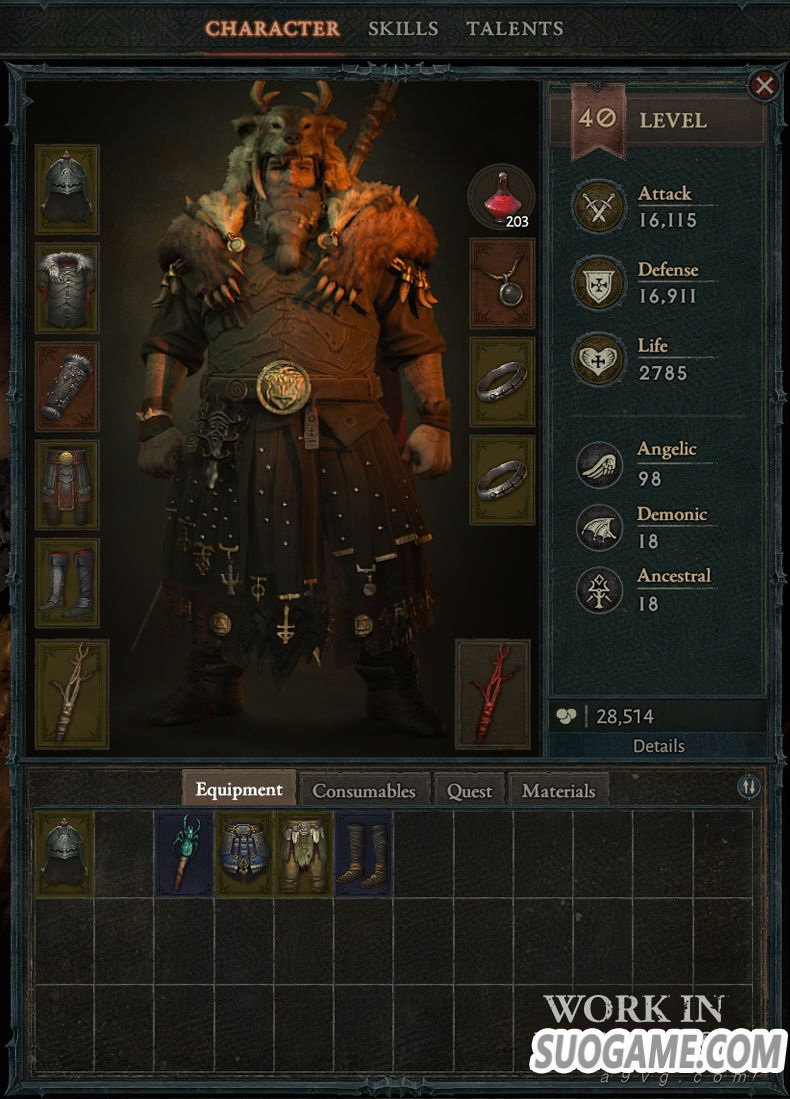Choose the red branch off-hand slot
The image size is (790, 1099).
coord(492,694)
